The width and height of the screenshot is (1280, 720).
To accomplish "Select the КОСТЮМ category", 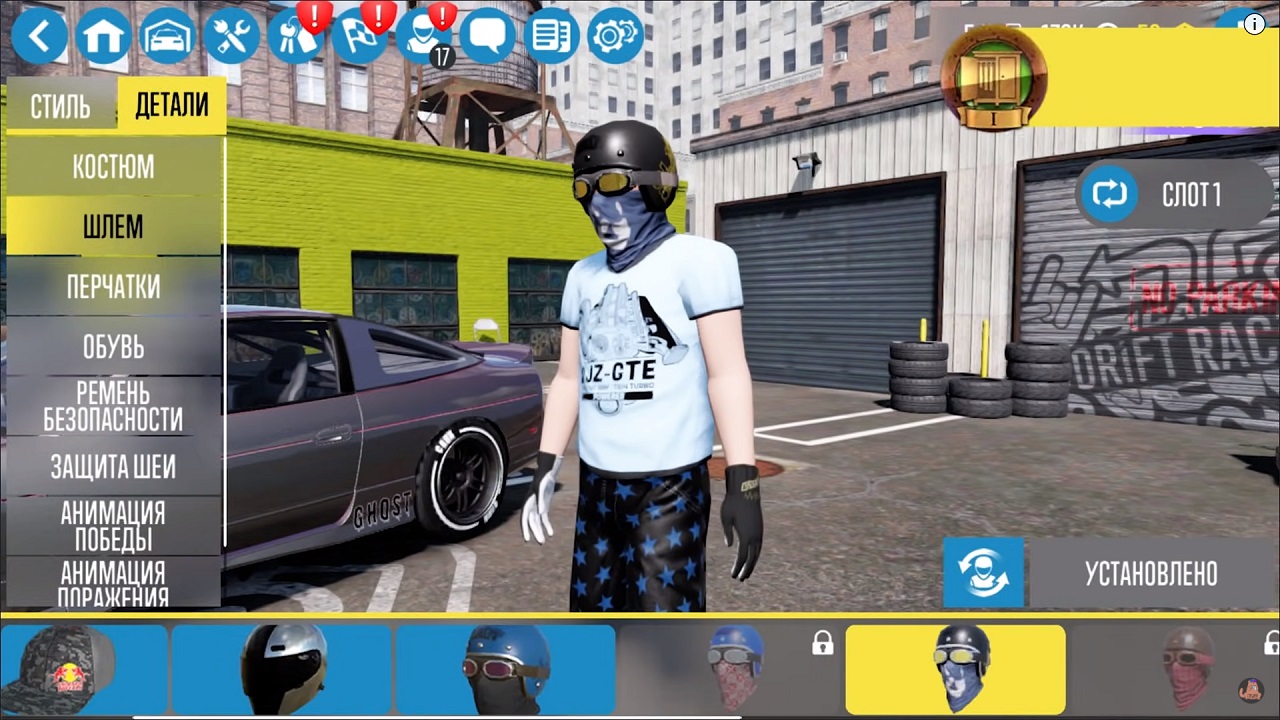I will (113, 167).
